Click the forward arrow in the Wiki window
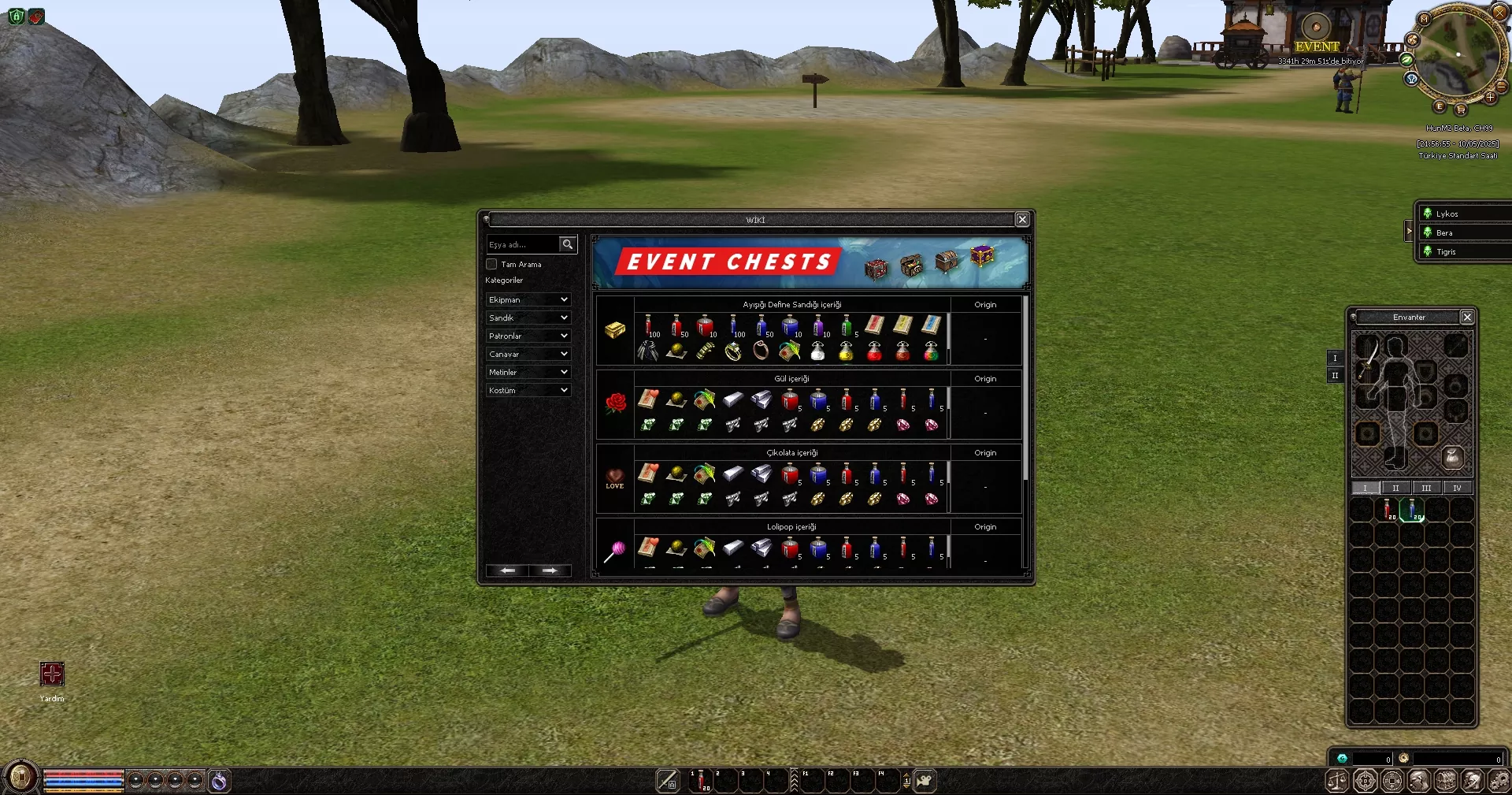The image size is (1512, 795). point(550,570)
